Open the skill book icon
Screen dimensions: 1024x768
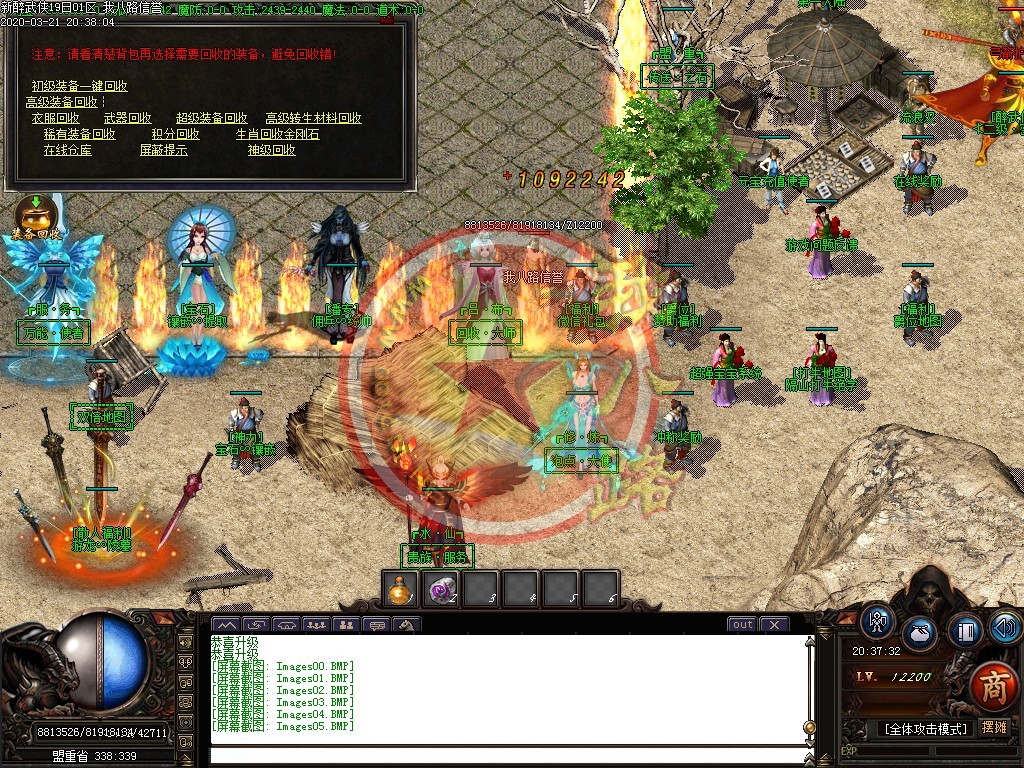point(965,631)
